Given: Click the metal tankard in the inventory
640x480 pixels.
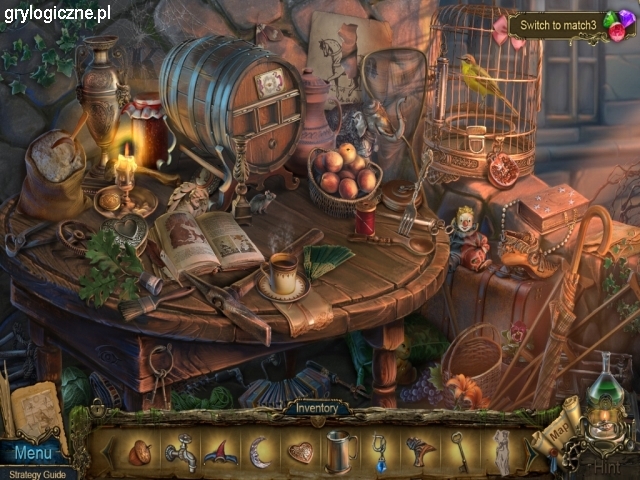Looking at the screenshot, I should pyautogui.click(x=341, y=452).
